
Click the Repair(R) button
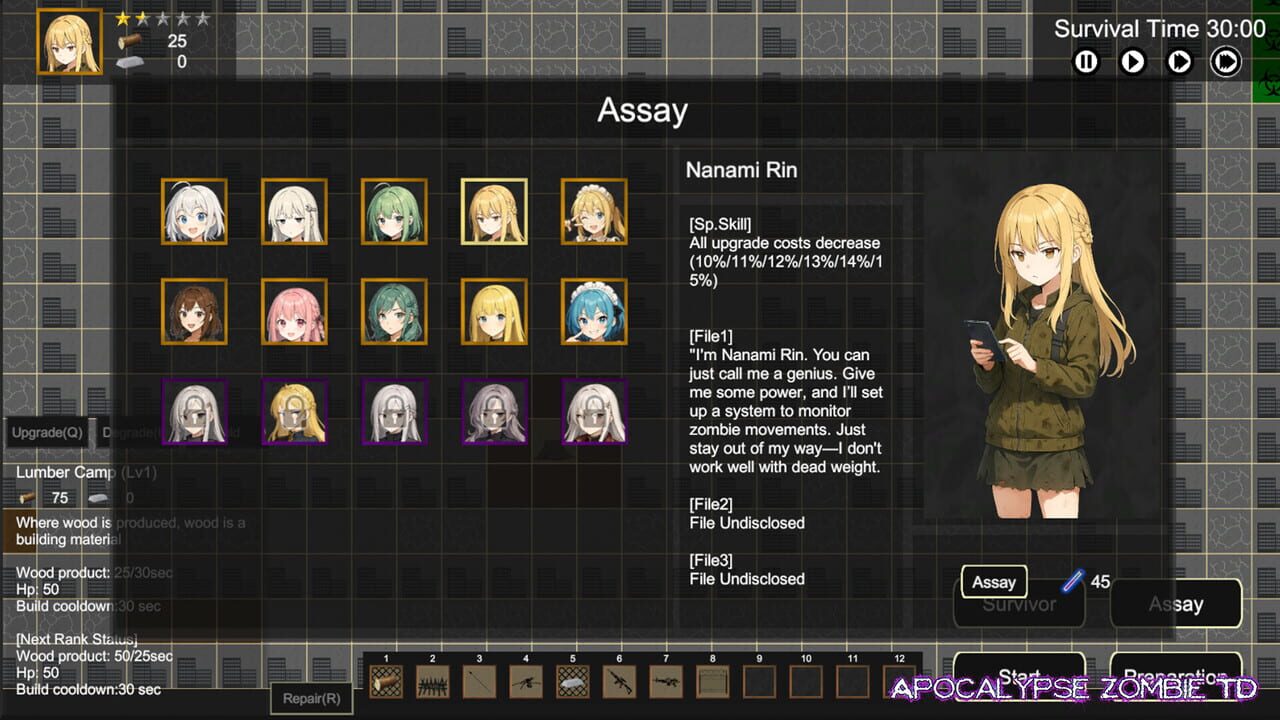pyautogui.click(x=311, y=698)
